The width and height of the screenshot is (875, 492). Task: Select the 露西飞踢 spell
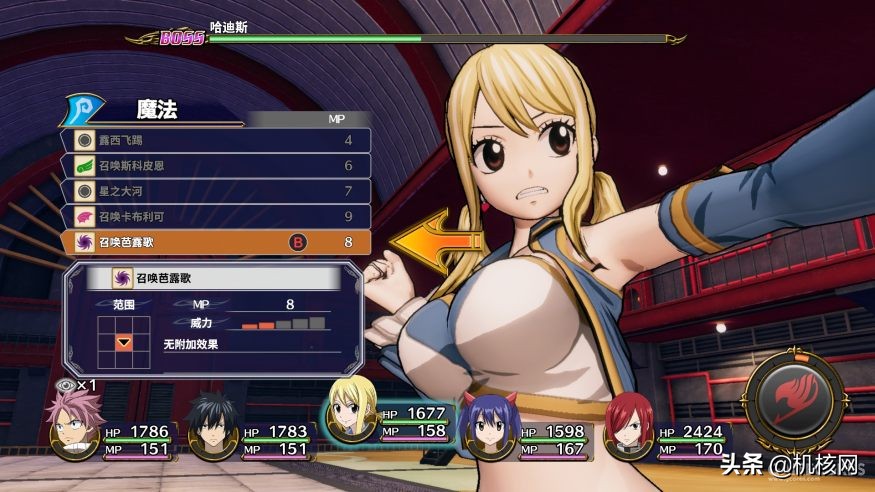pyautogui.click(x=215, y=140)
